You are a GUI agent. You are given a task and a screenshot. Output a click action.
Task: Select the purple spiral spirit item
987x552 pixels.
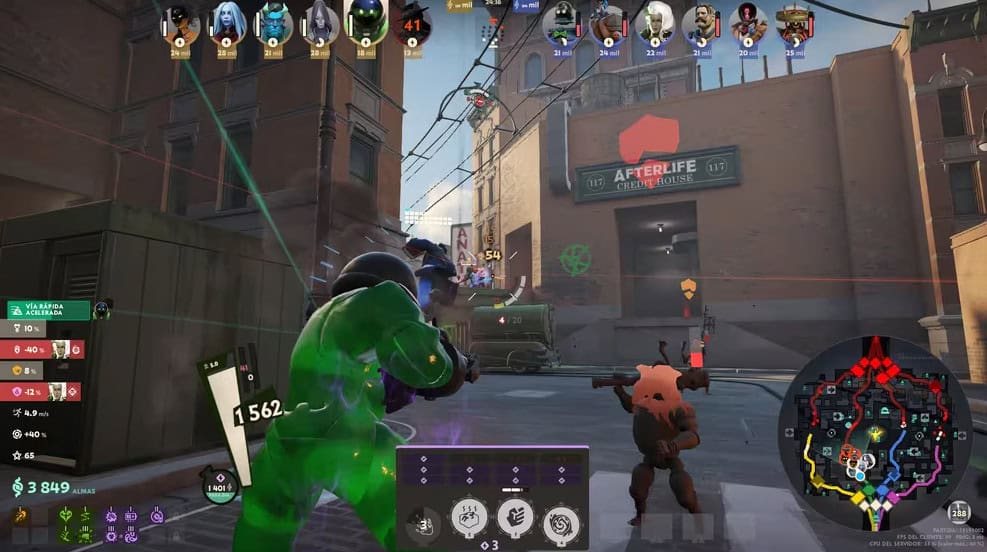[156, 516]
